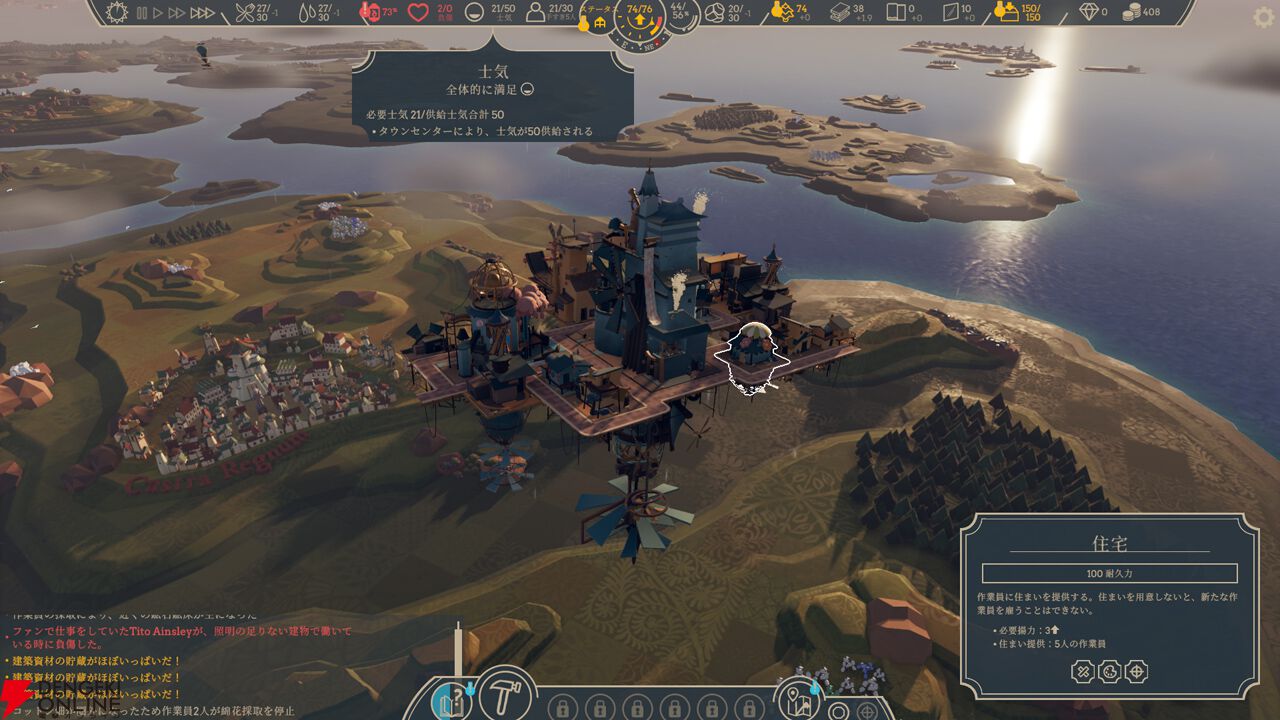Image resolution: width=1280 pixels, height=720 pixels.
Task: Select the gold coins icon
Action: pyautogui.click(x=1131, y=13)
